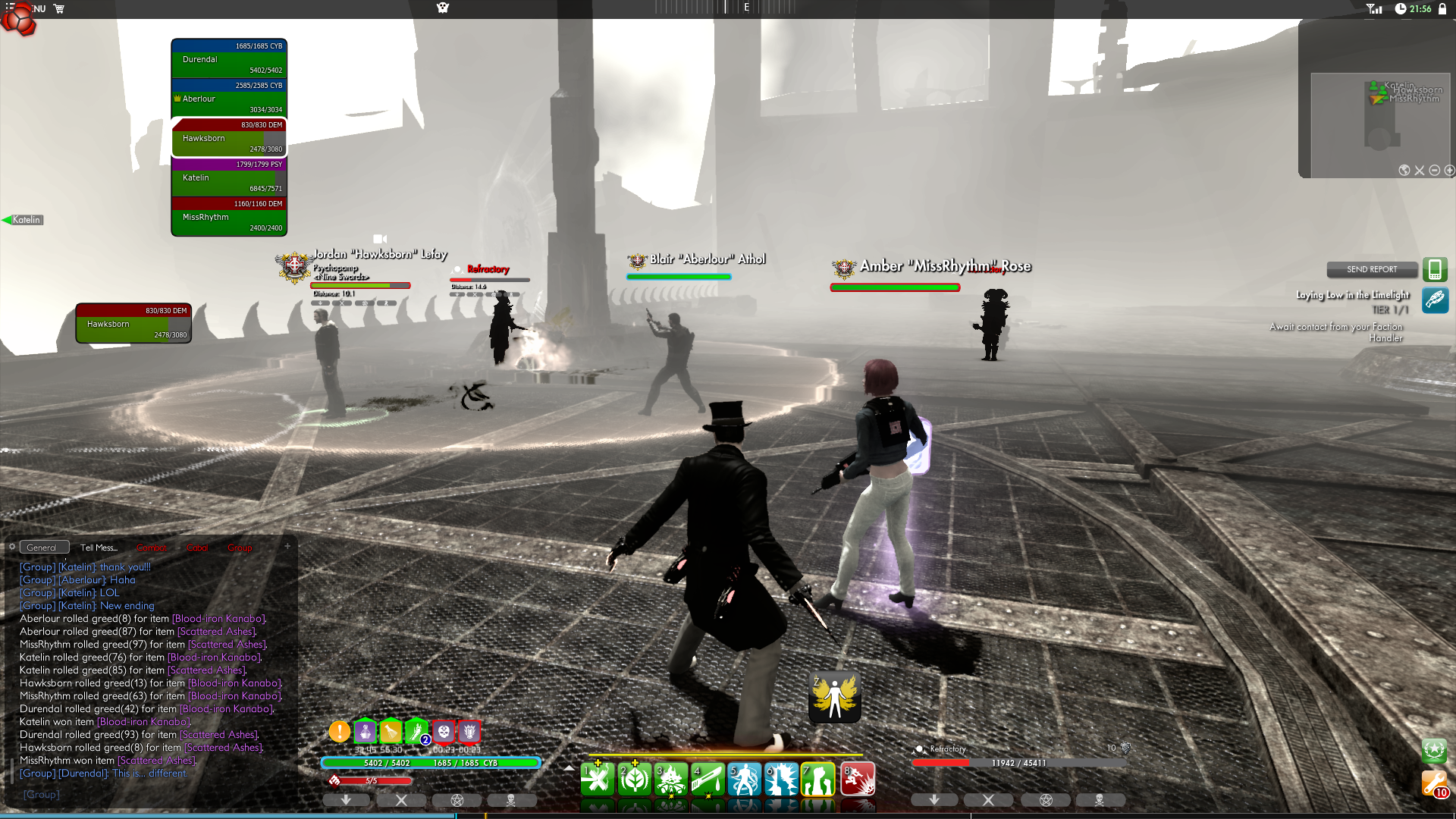Open the world map globe icon

1404,171
